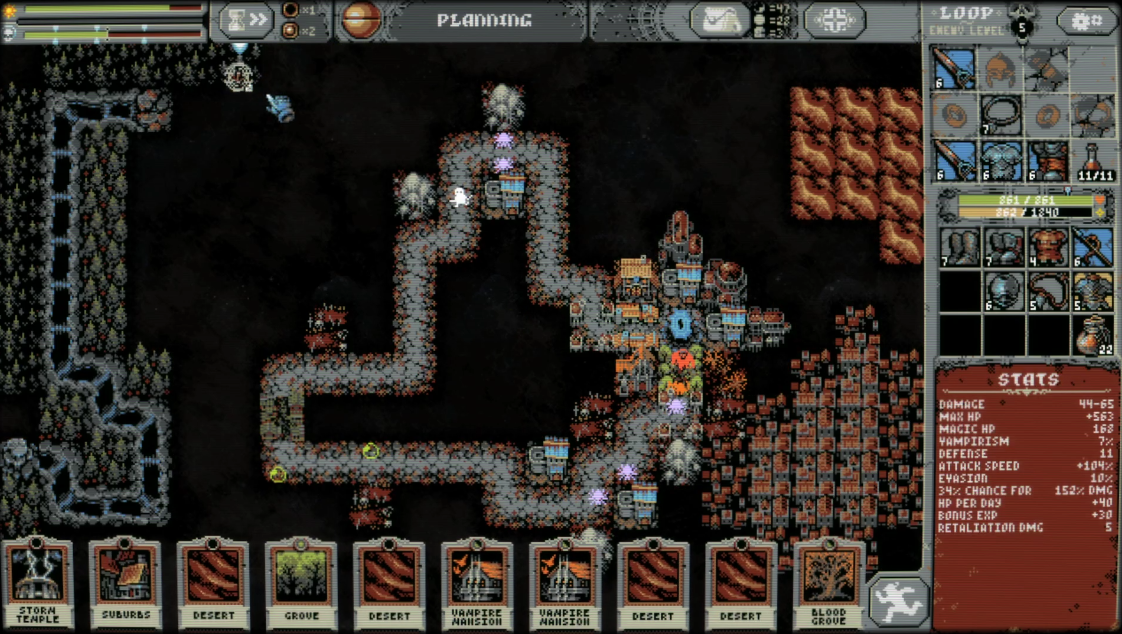Image resolution: width=1122 pixels, height=634 pixels.
Task: Select the Blood Grove card
Action: click(829, 584)
